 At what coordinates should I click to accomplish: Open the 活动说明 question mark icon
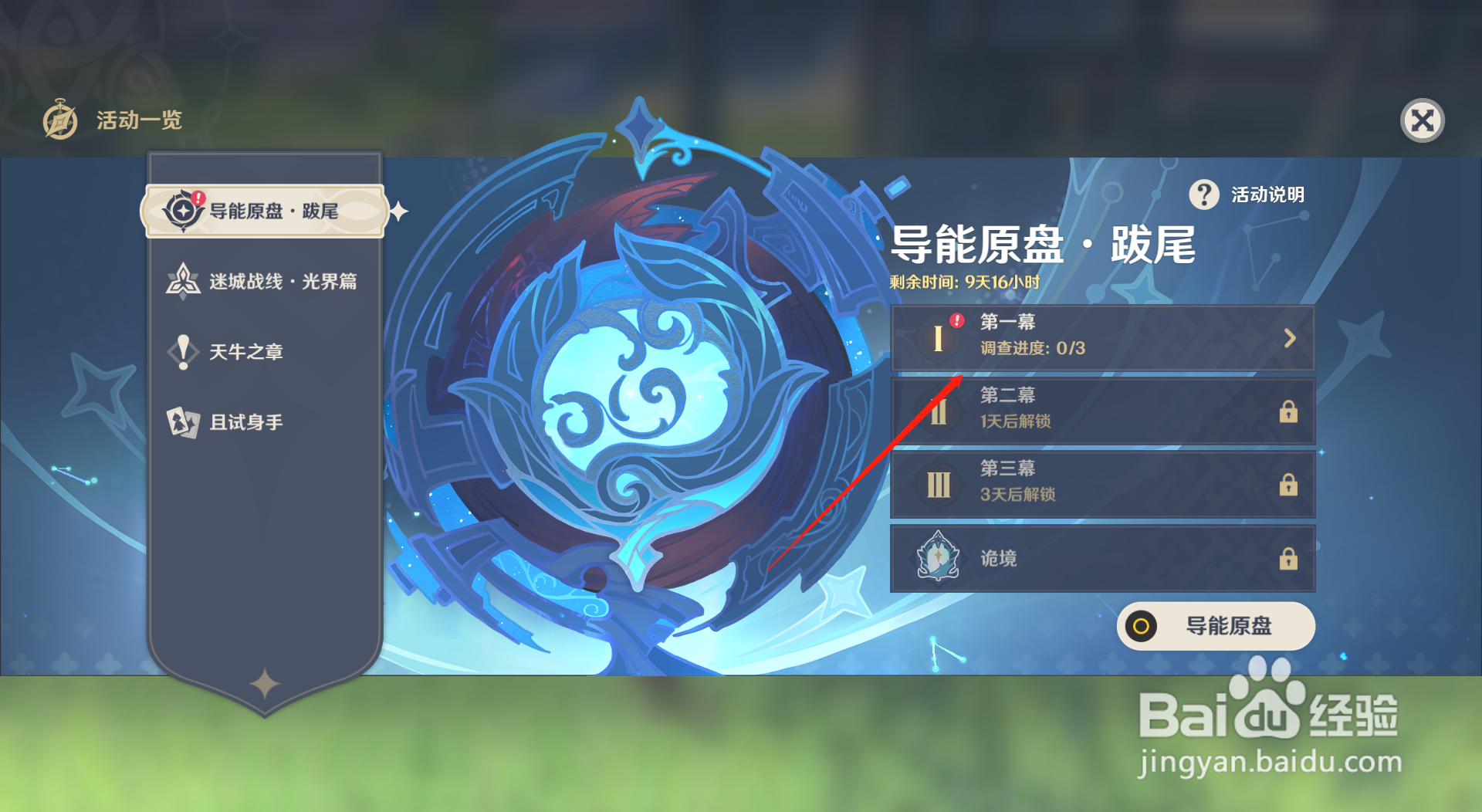point(1204,195)
